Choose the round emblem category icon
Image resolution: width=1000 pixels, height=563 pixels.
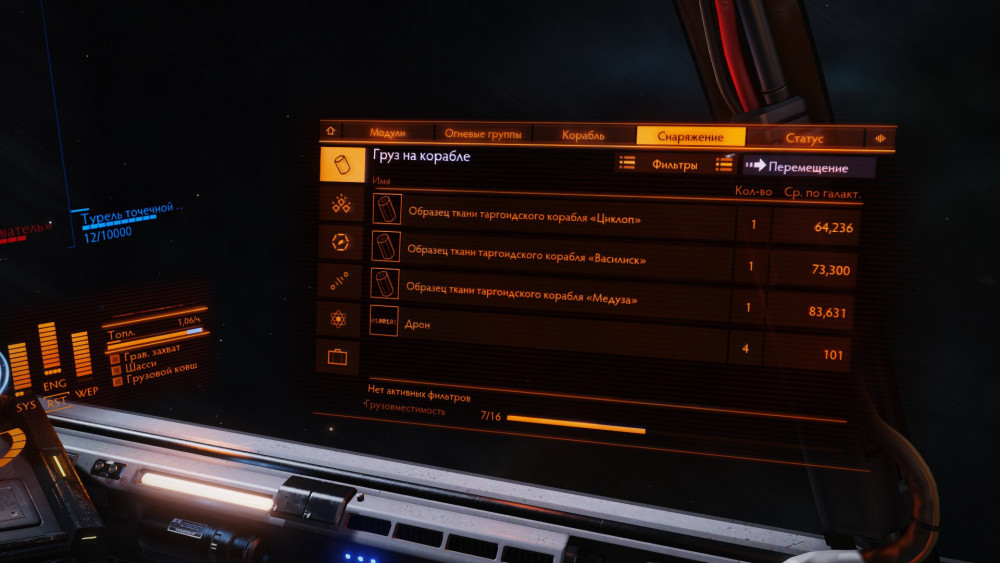coord(340,241)
